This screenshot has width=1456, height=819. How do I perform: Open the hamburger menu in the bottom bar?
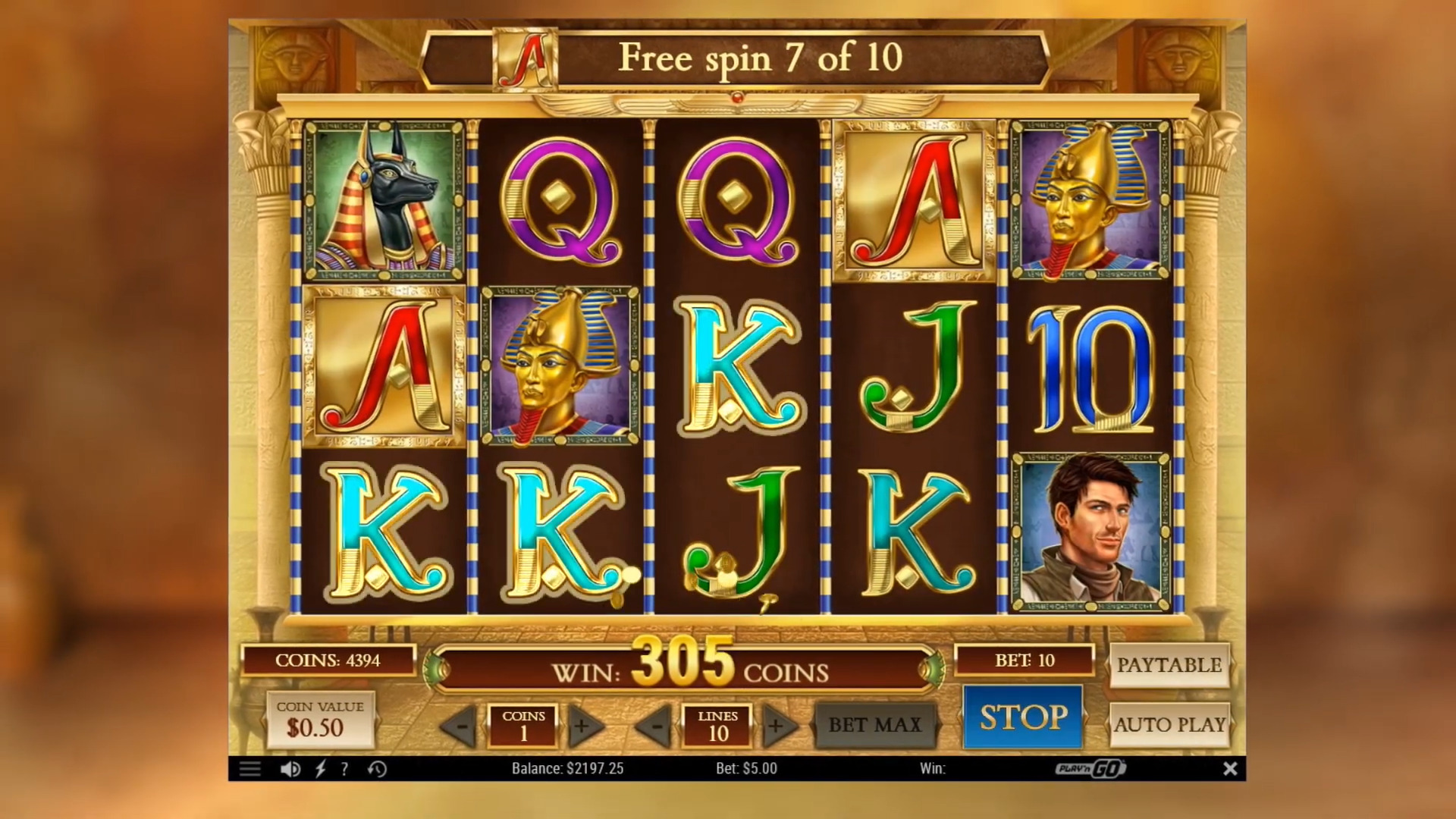pos(249,769)
